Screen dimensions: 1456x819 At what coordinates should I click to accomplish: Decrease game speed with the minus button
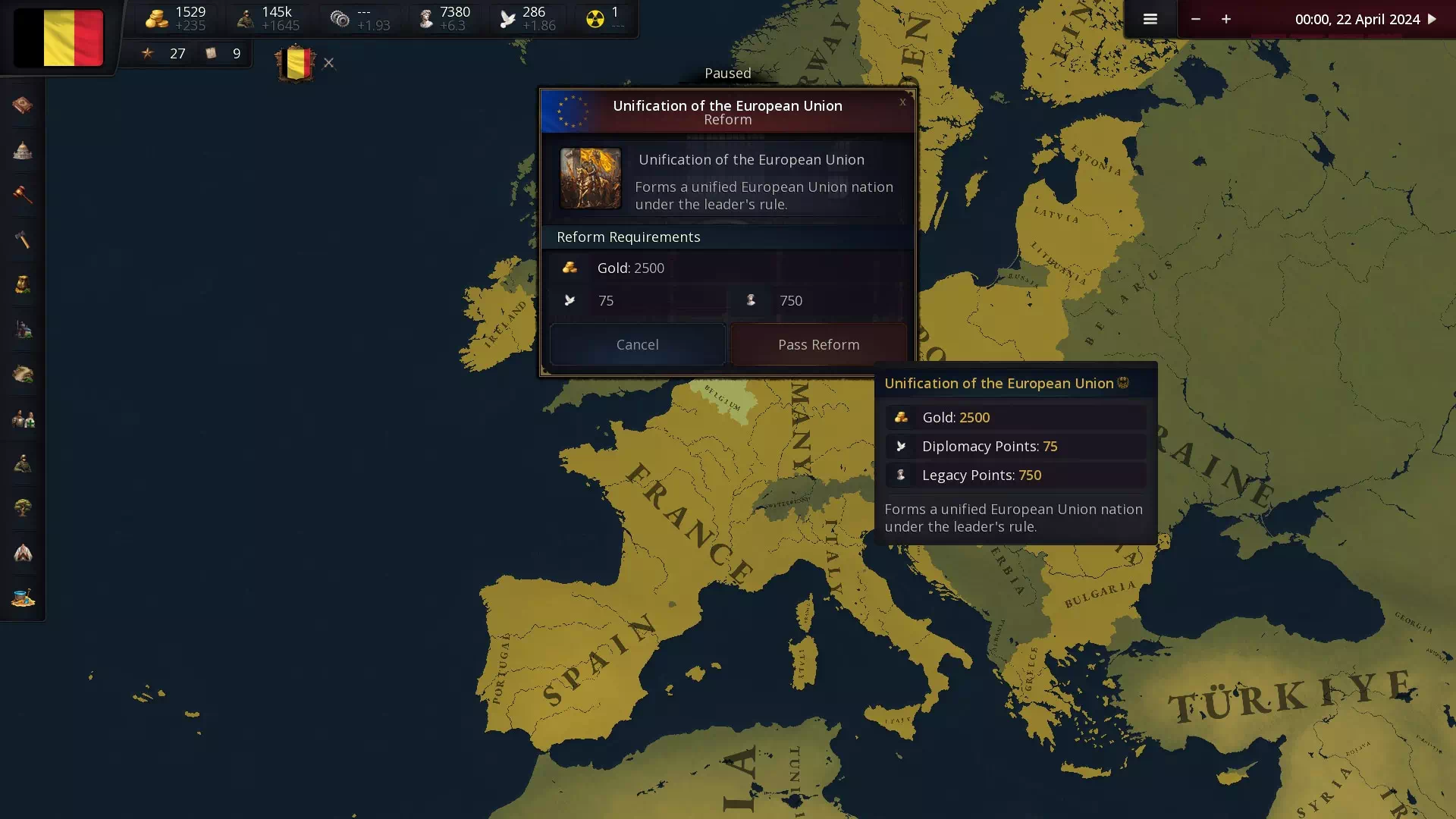(1195, 19)
